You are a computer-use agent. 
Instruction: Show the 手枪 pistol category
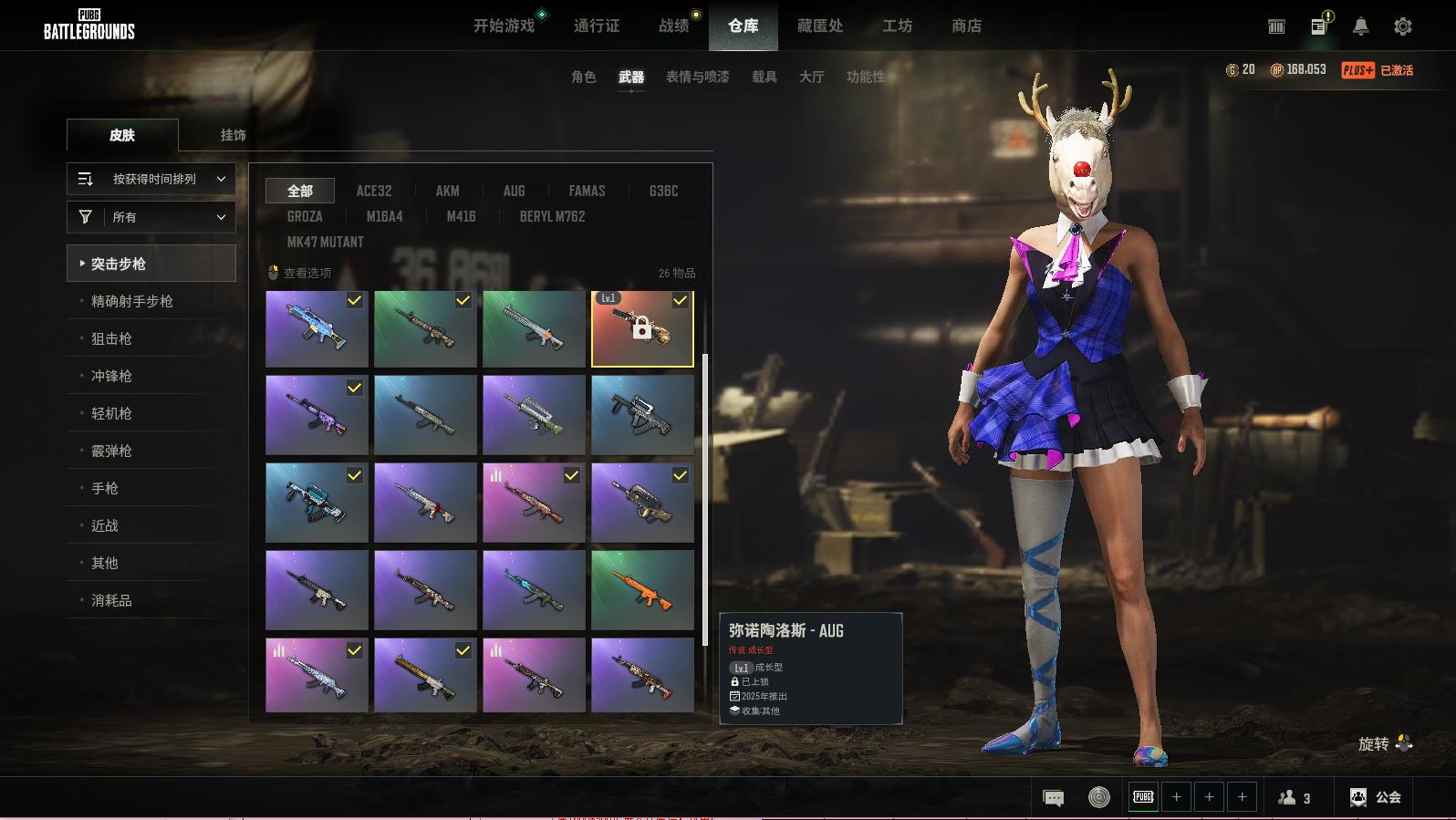tap(105, 488)
